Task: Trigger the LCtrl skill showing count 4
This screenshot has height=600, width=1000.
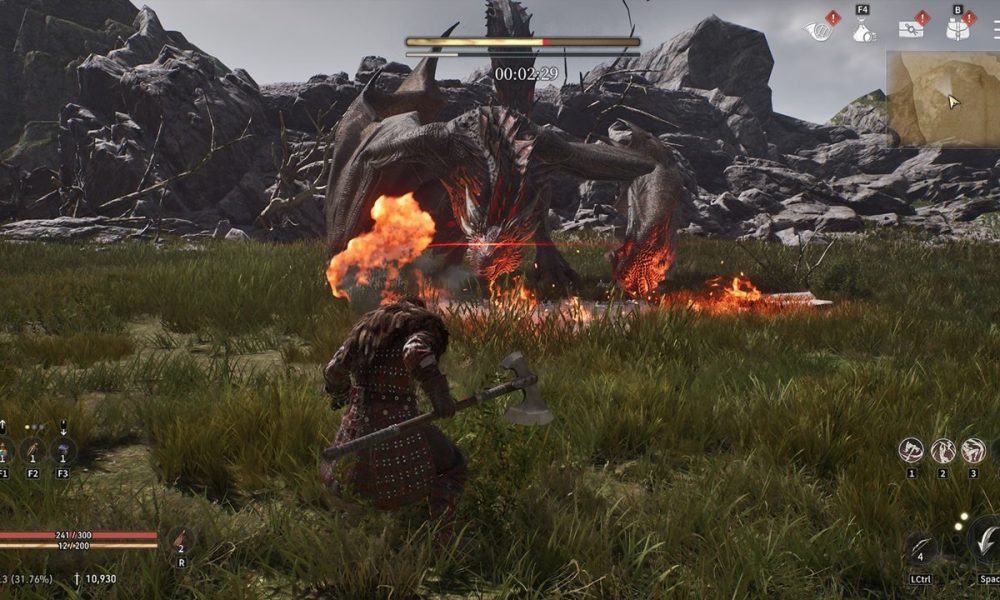Action: point(921,551)
